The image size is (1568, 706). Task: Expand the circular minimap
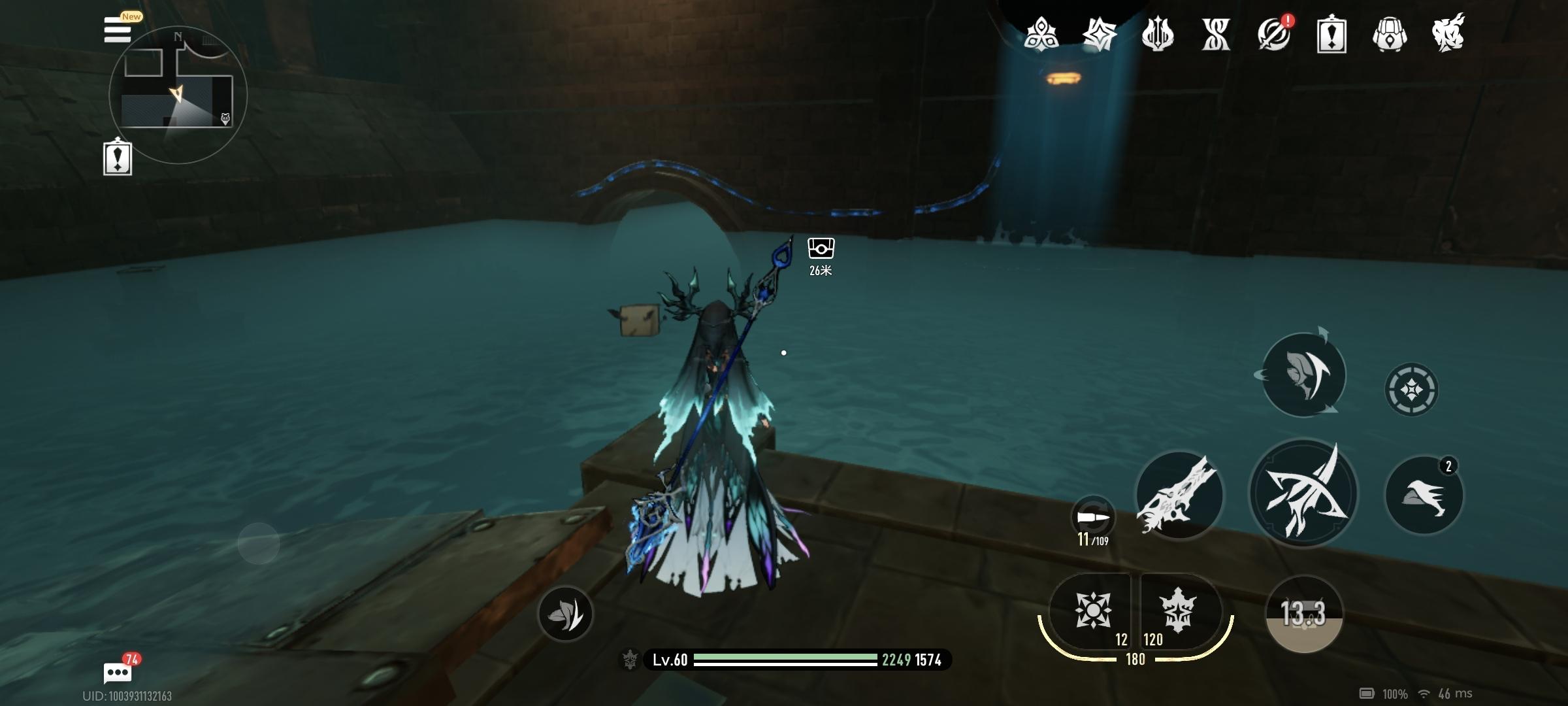coord(178,95)
